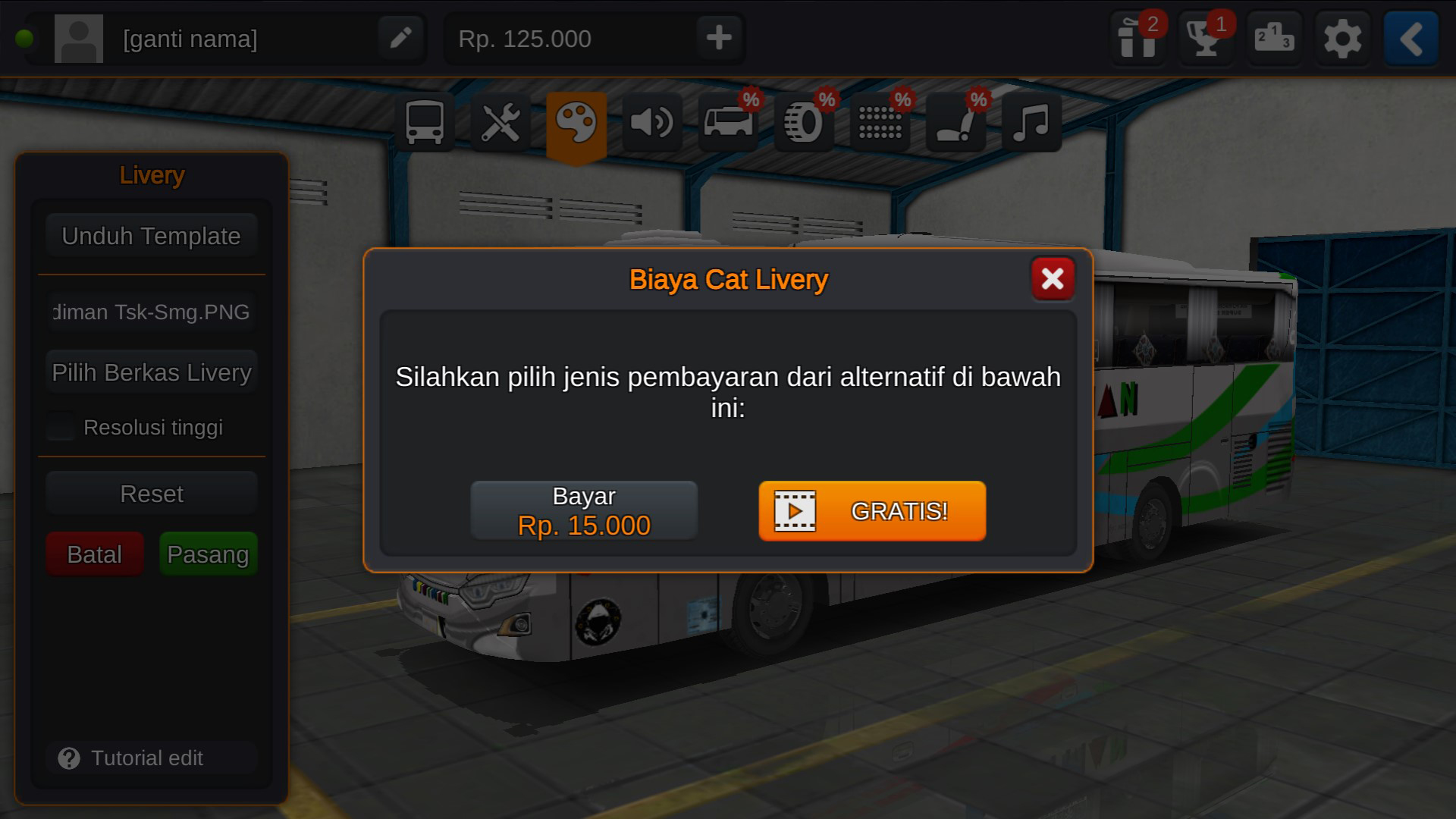1456x819 pixels.
Task: Open the settings gear icon
Action: (1341, 38)
